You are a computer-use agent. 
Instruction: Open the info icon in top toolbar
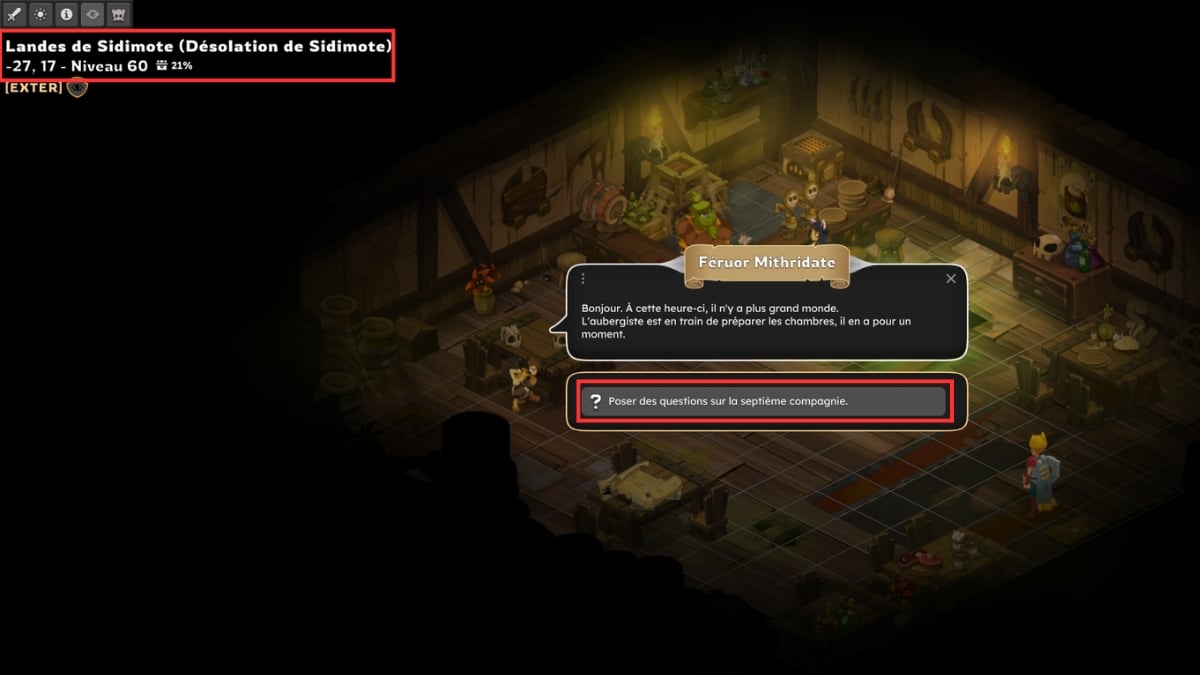[67, 15]
